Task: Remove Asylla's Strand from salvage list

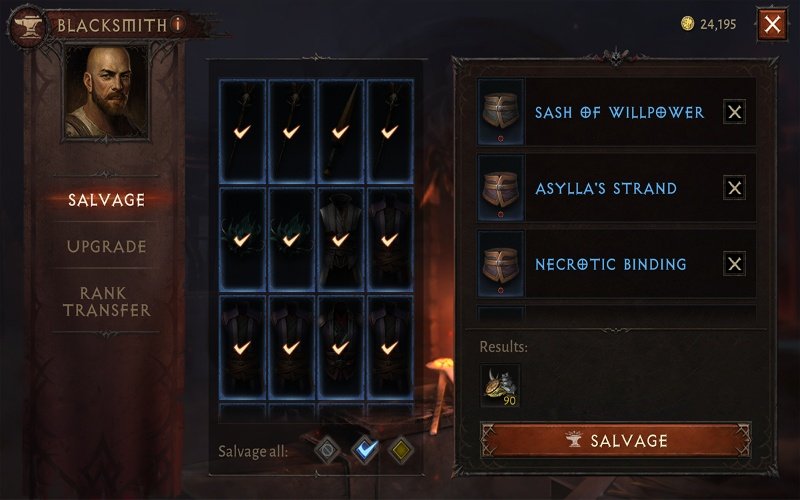Action: coord(734,188)
